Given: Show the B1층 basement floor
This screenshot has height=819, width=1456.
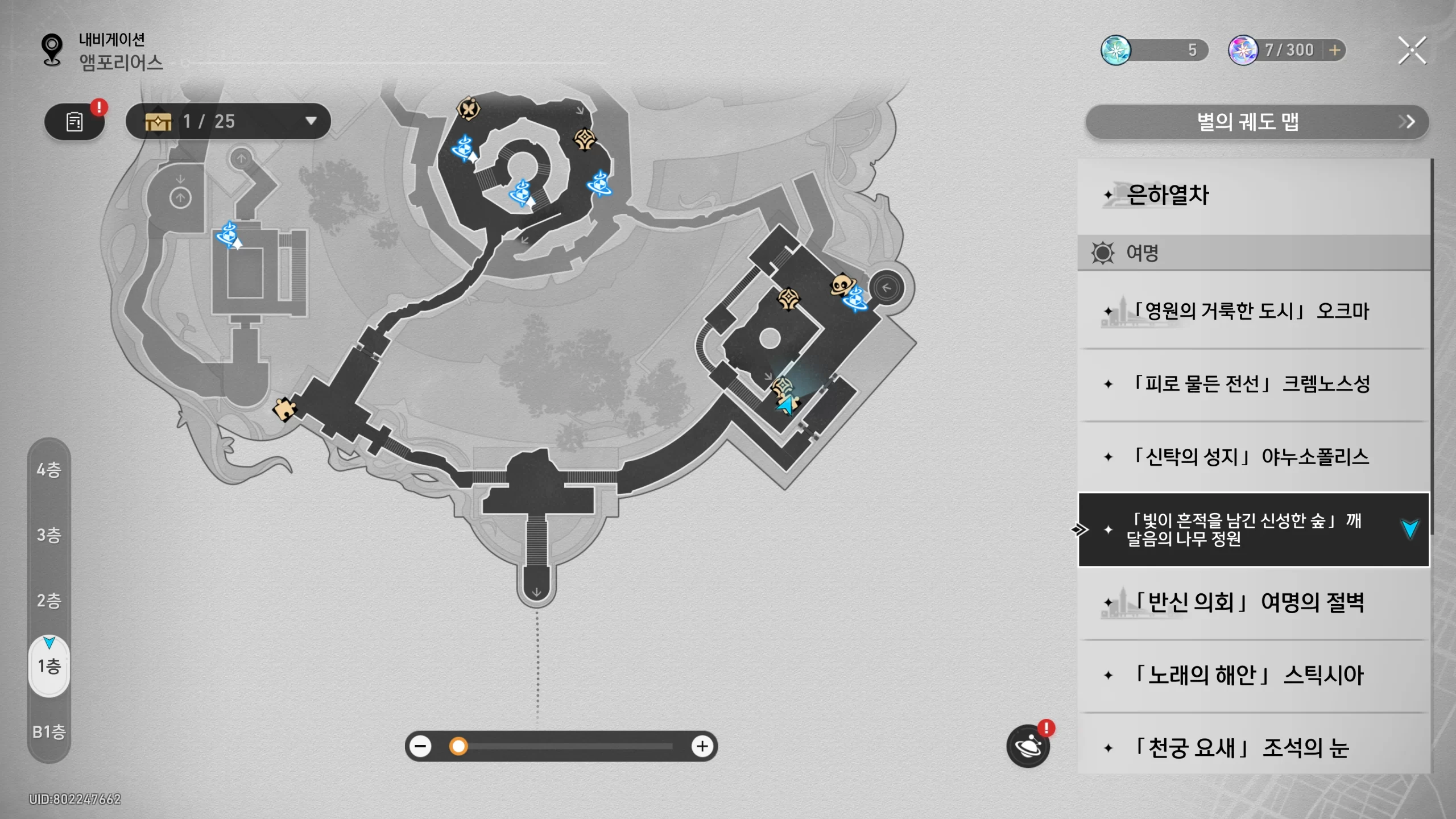Looking at the screenshot, I should pos(49,731).
